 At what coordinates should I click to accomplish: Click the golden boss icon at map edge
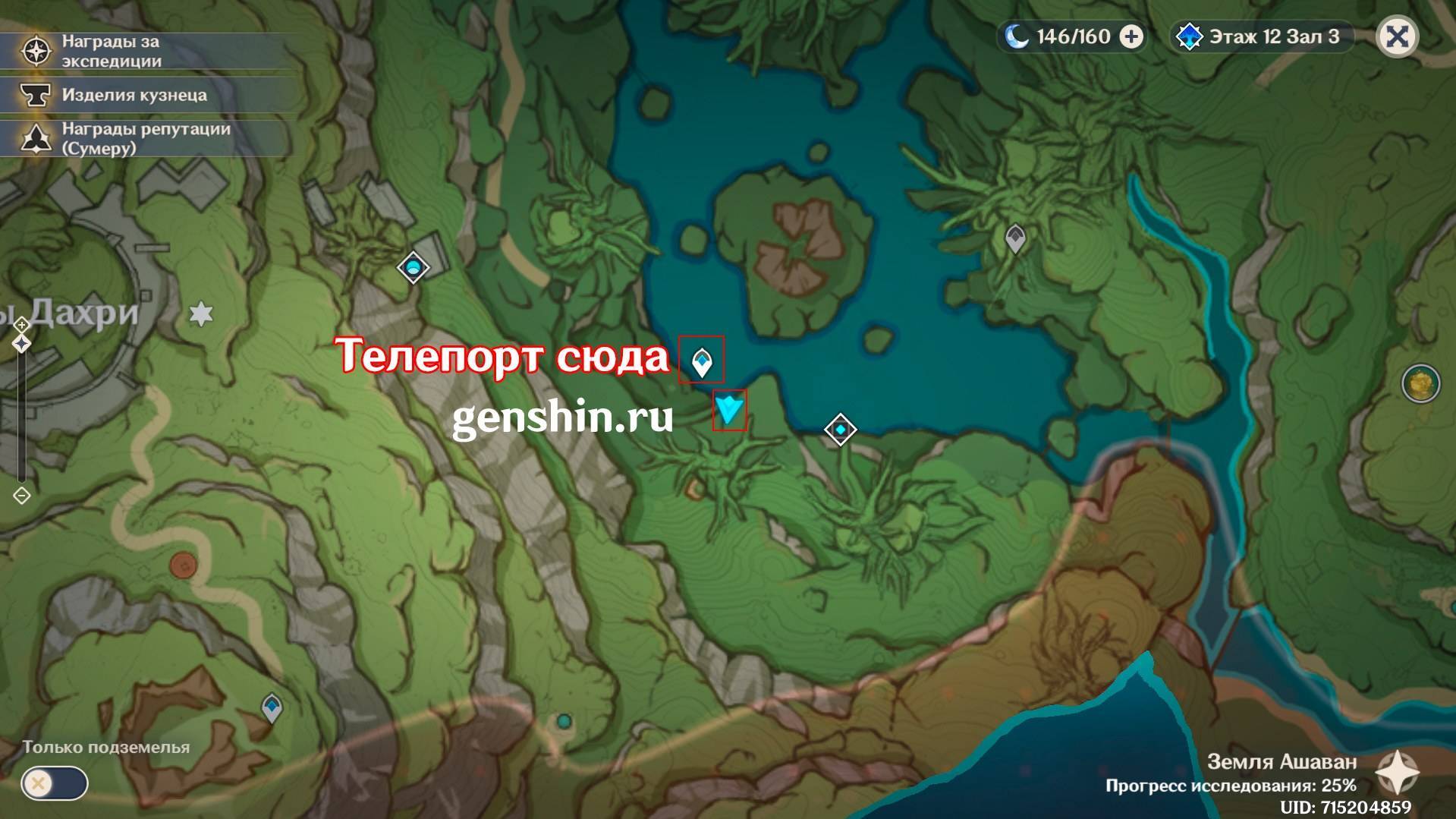coord(1420,384)
